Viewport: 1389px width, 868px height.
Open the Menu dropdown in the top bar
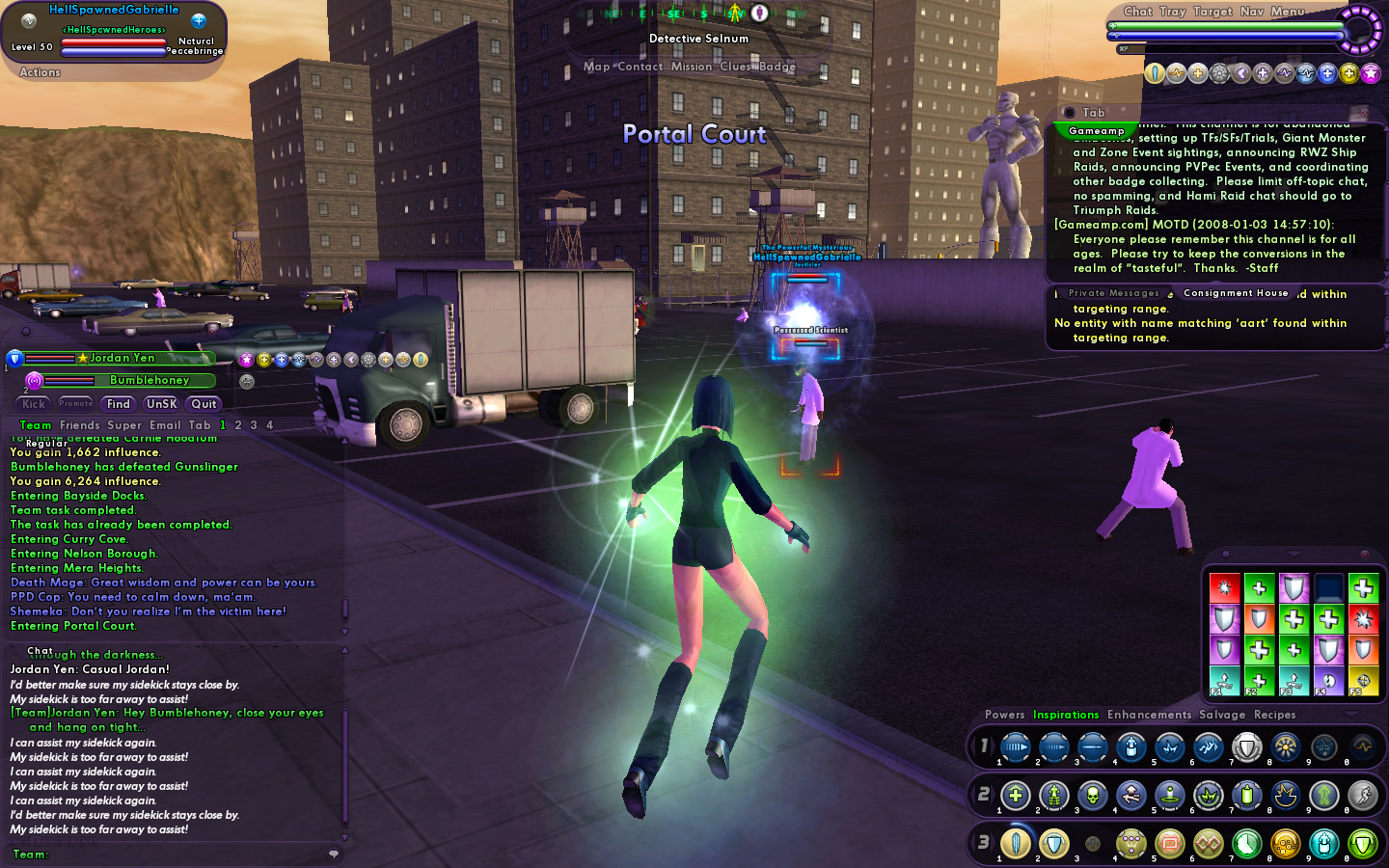(x=1287, y=12)
